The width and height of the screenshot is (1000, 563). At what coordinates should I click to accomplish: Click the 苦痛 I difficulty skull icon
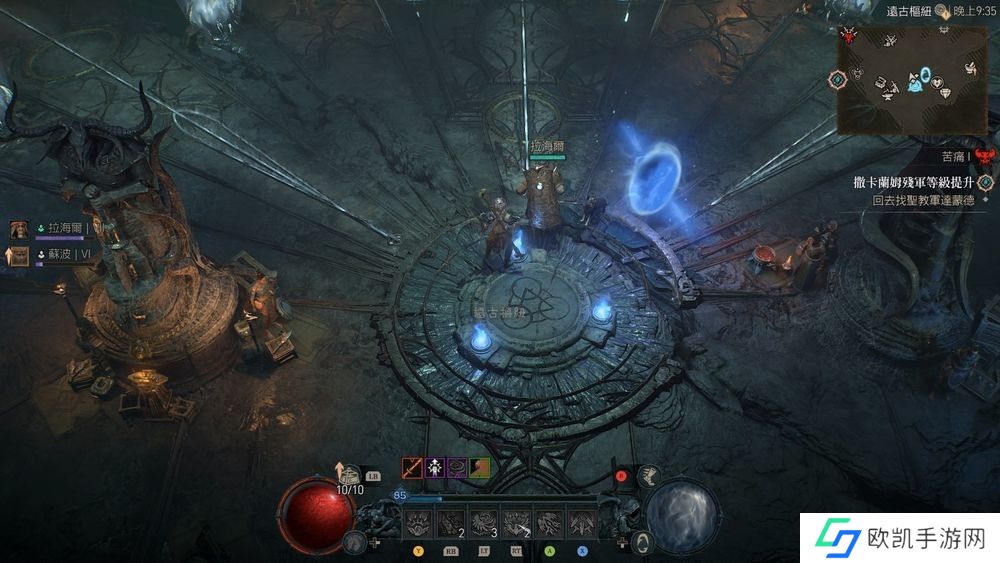coord(986,156)
